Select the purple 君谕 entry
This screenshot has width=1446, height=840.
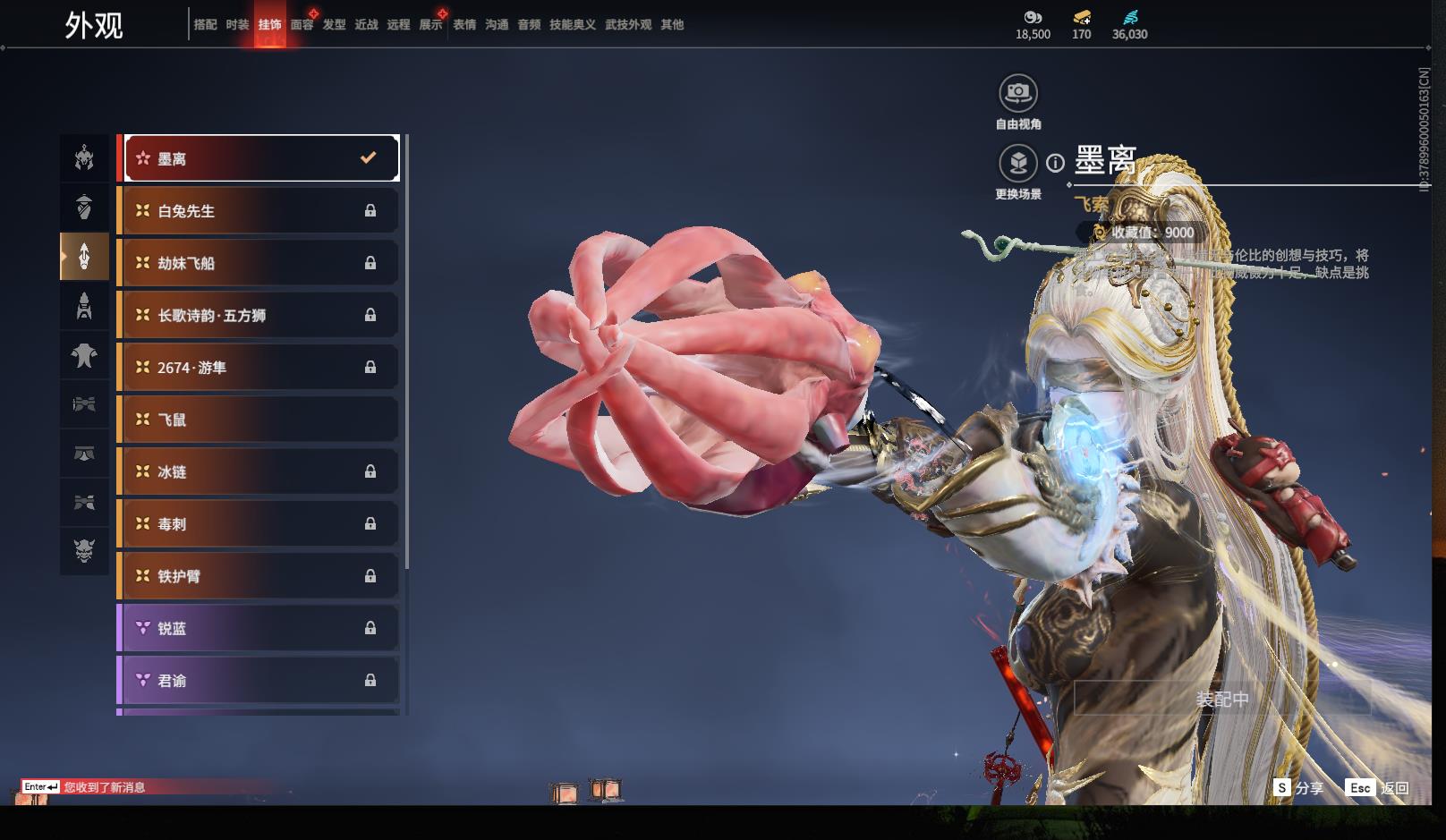click(259, 681)
